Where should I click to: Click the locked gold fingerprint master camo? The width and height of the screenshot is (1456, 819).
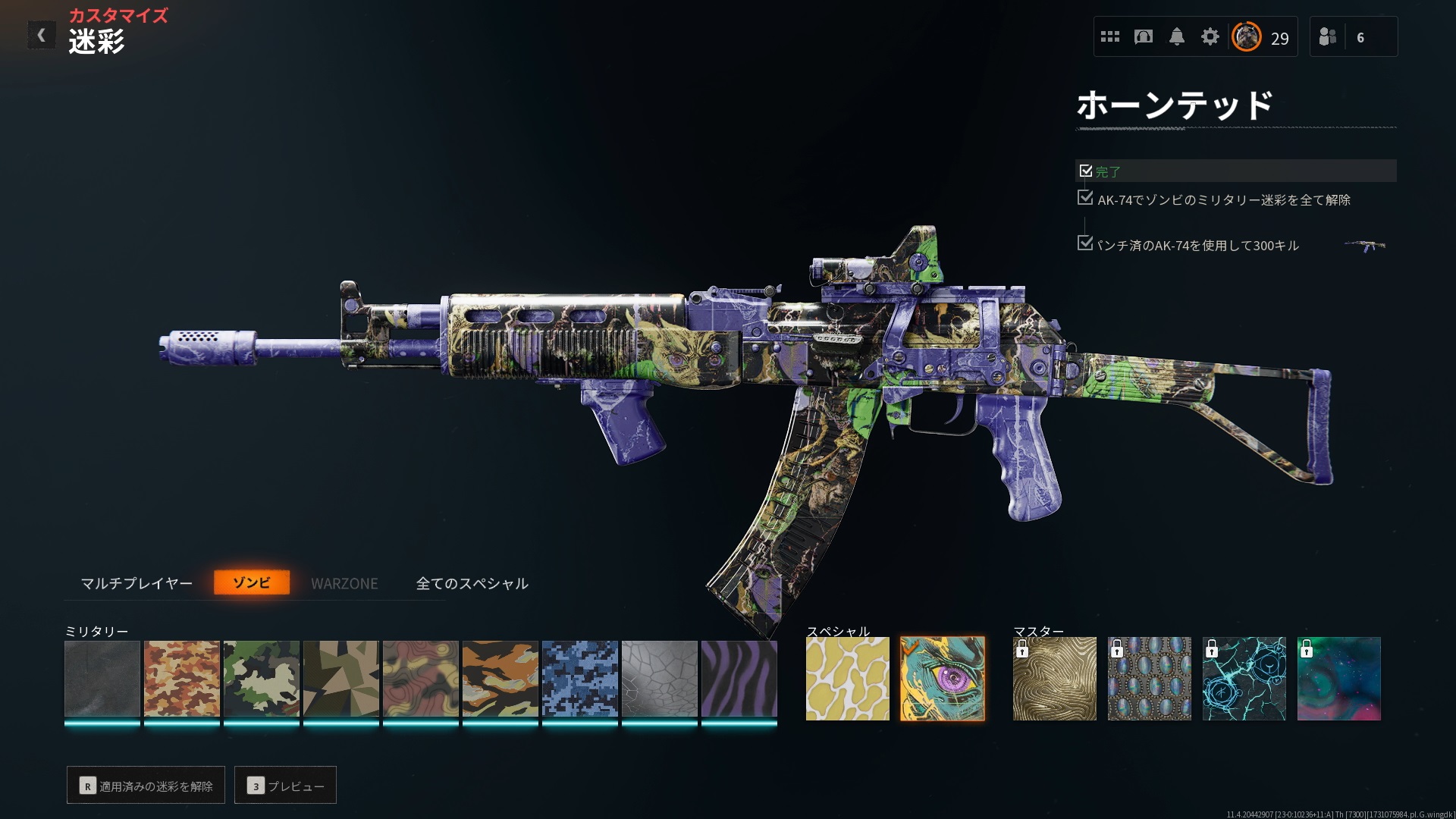click(x=1055, y=679)
